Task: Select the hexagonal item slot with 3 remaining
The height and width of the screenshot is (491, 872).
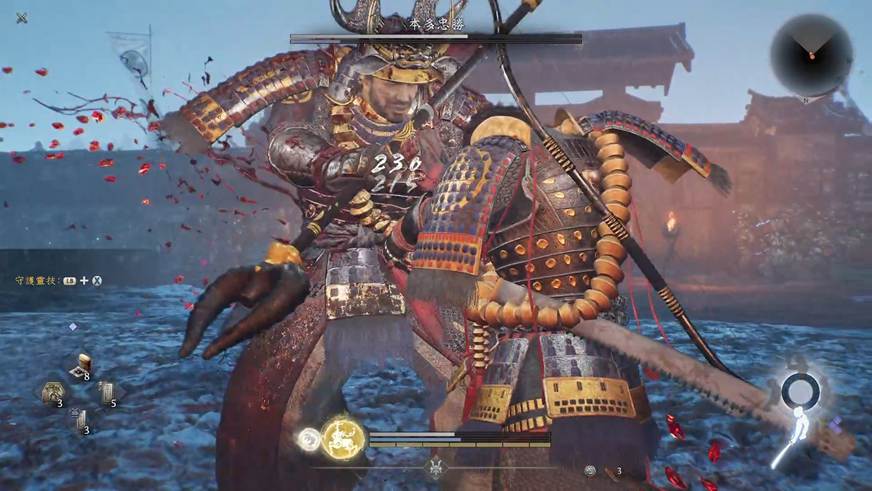Action: [x=53, y=393]
